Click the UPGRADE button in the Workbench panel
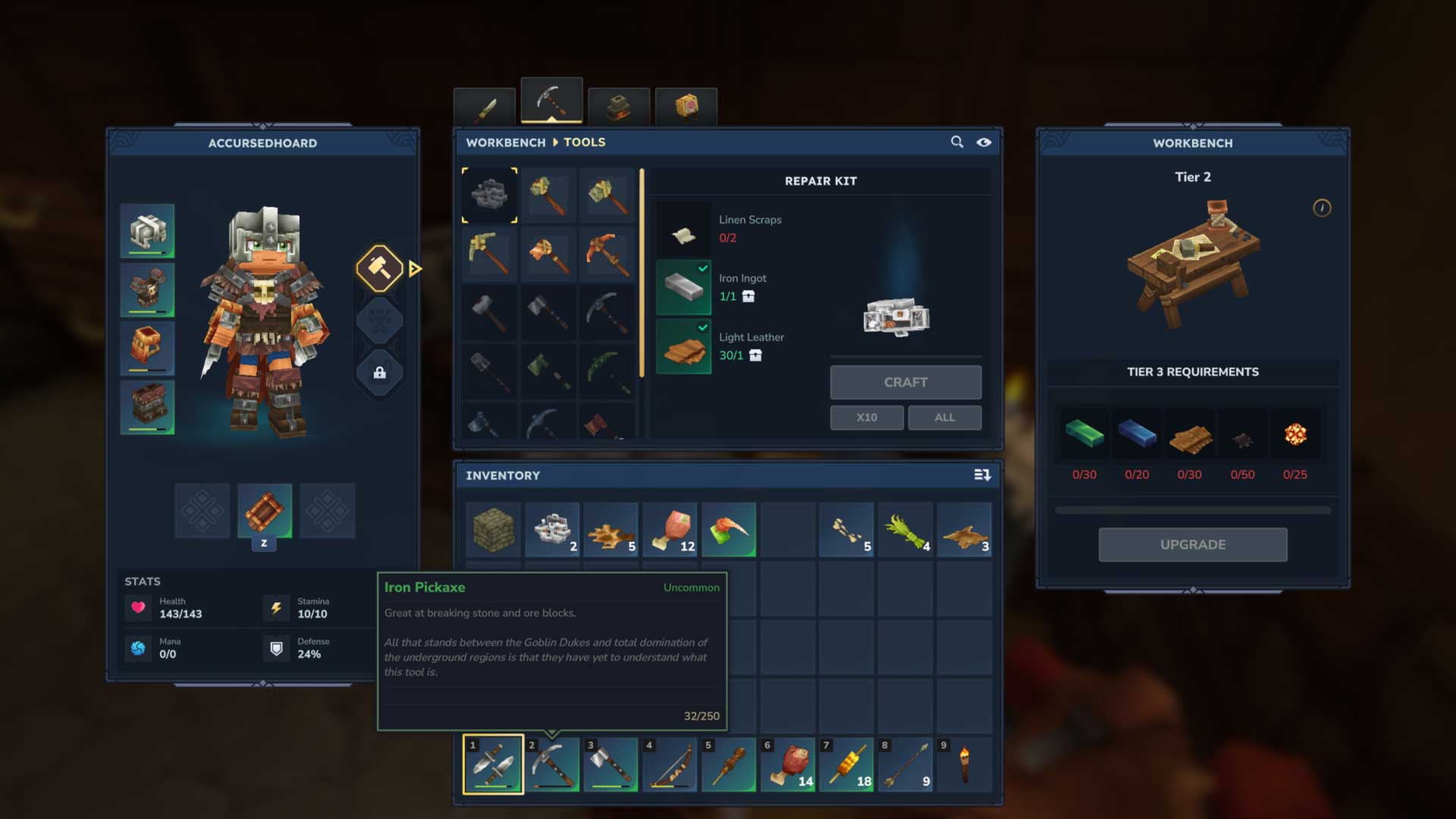Viewport: 1456px width, 819px height. point(1192,544)
